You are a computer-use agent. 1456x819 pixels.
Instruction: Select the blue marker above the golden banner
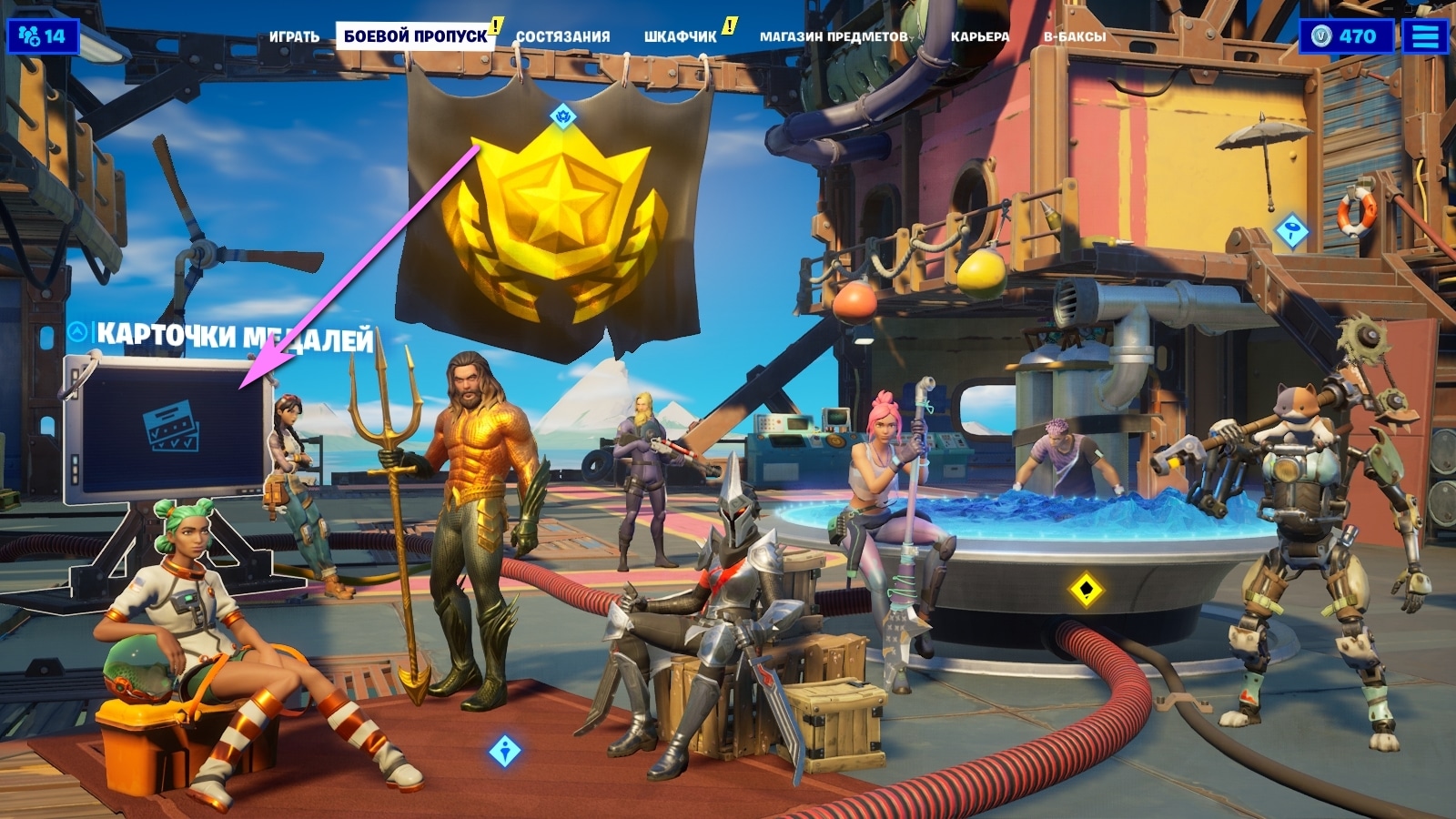[x=563, y=116]
